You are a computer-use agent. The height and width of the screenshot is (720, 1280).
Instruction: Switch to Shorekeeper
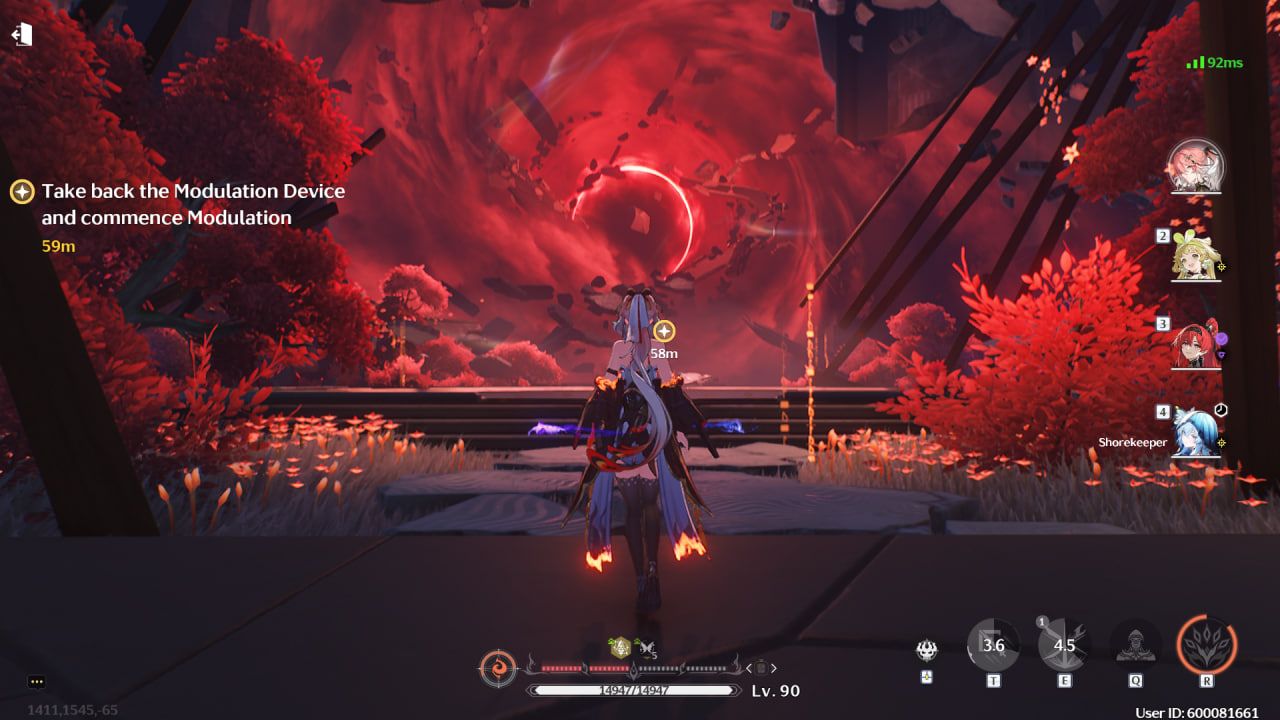pyautogui.click(x=1196, y=432)
